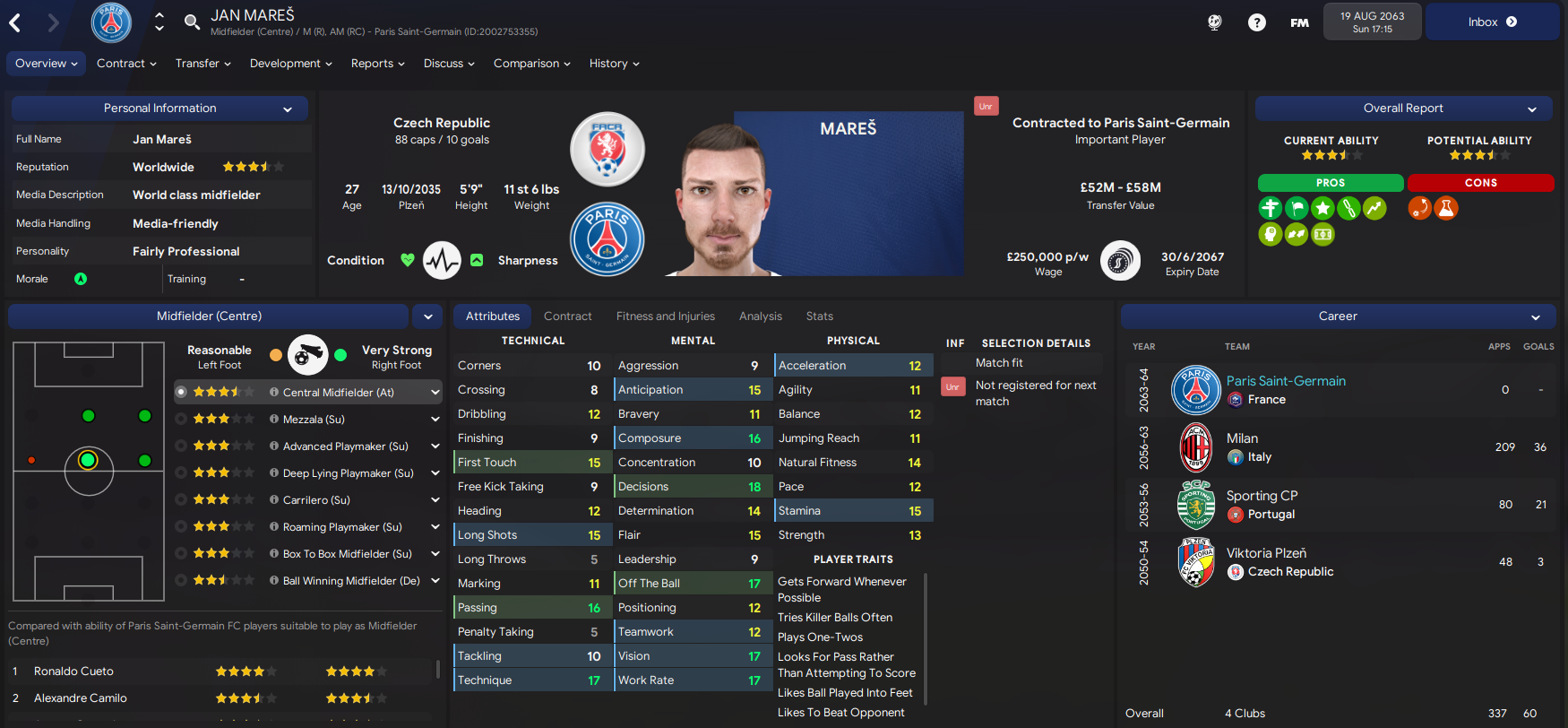Click the world globe icon in the title bar
This screenshot has width=1568, height=728.
pyautogui.click(x=1214, y=22)
